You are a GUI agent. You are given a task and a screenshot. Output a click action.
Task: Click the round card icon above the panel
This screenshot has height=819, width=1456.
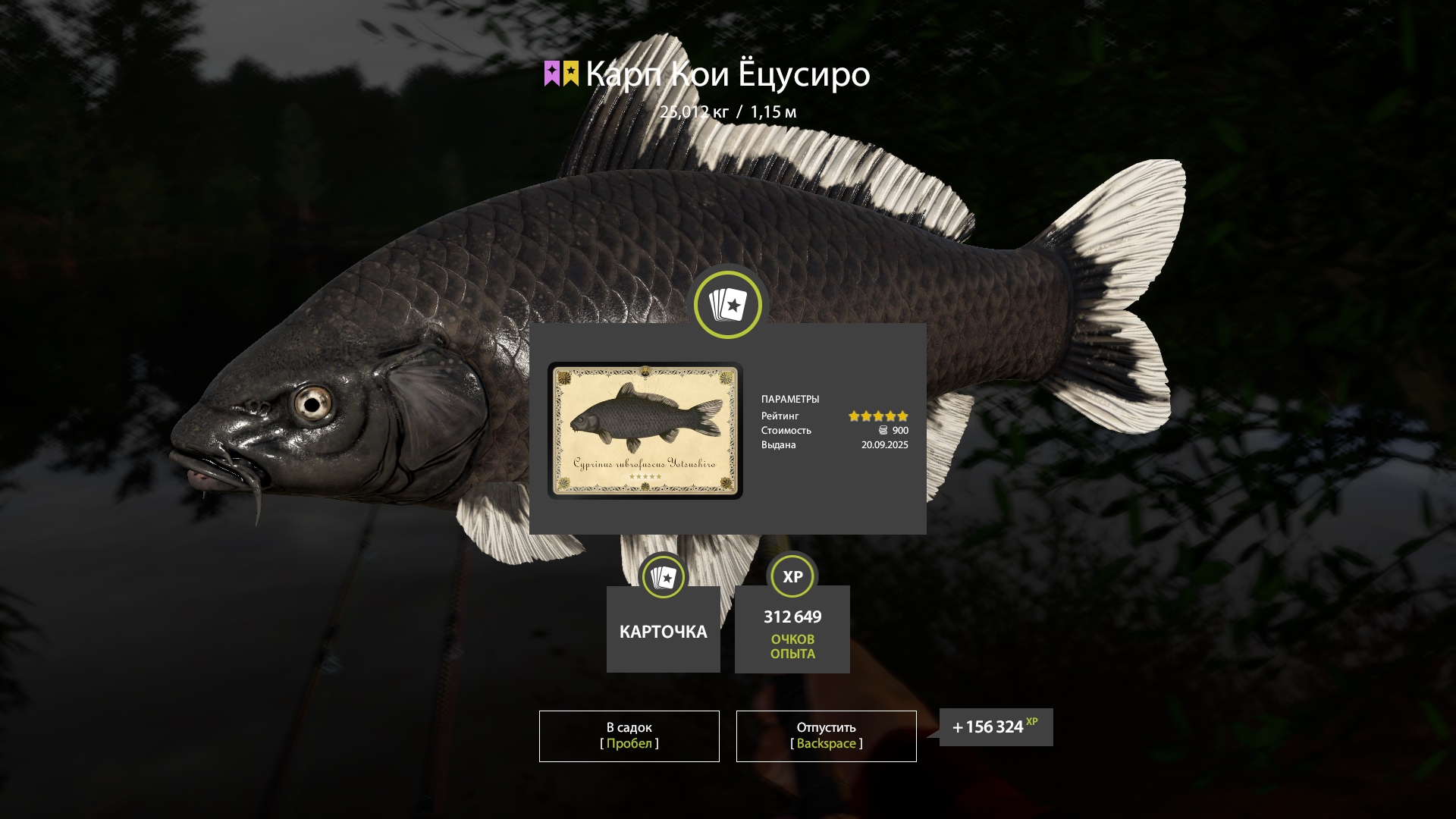coord(727,305)
